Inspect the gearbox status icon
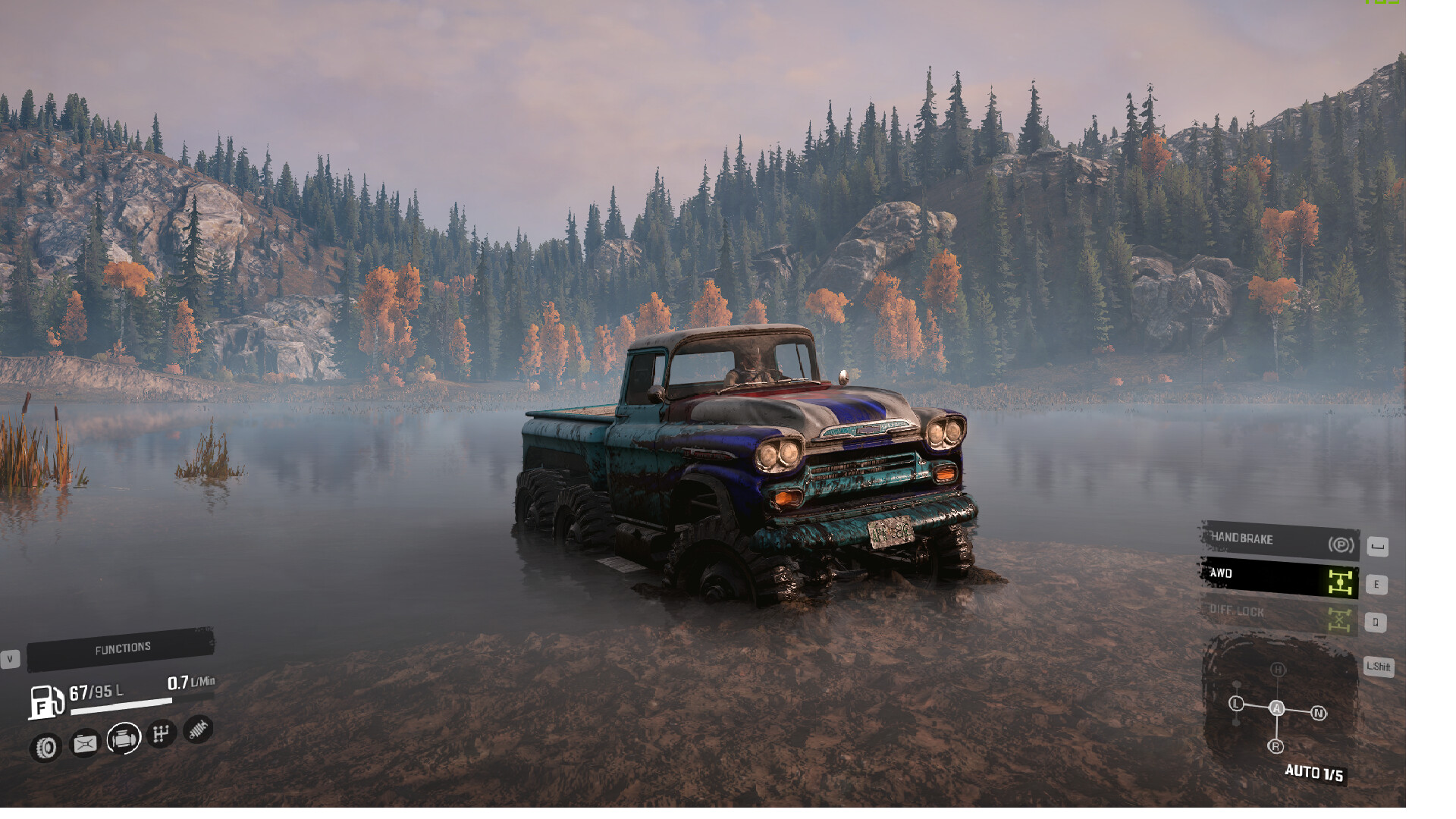1456x819 pixels. point(161,733)
